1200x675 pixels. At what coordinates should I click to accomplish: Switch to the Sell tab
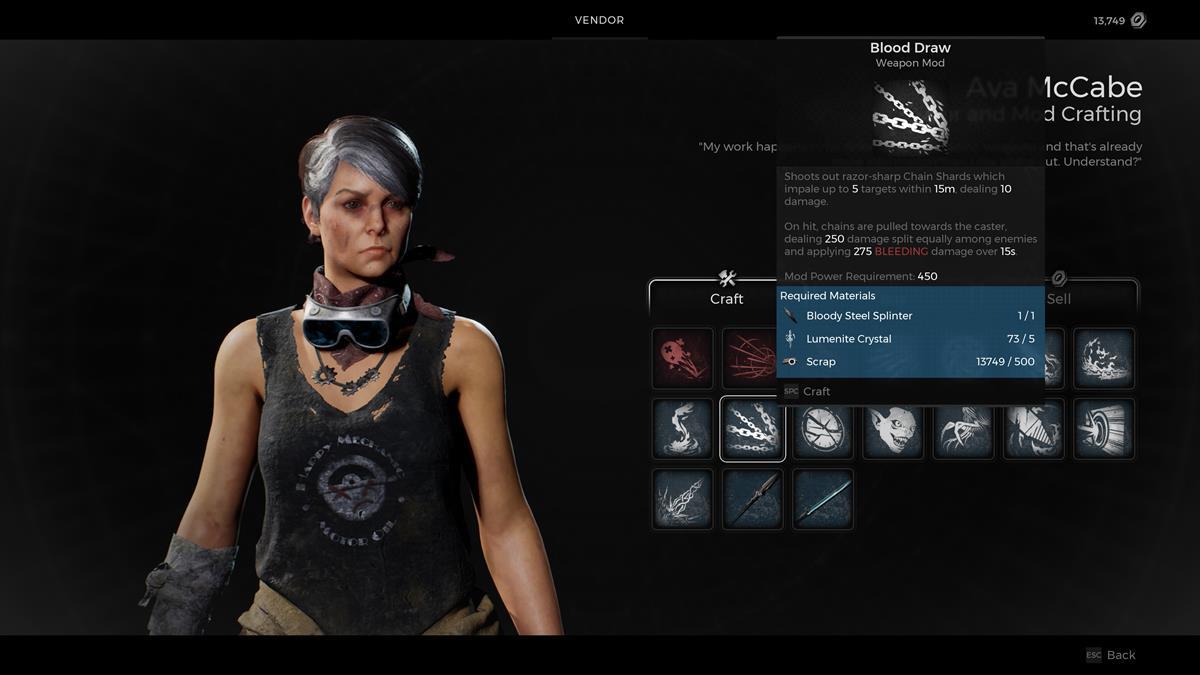coord(1058,298)
